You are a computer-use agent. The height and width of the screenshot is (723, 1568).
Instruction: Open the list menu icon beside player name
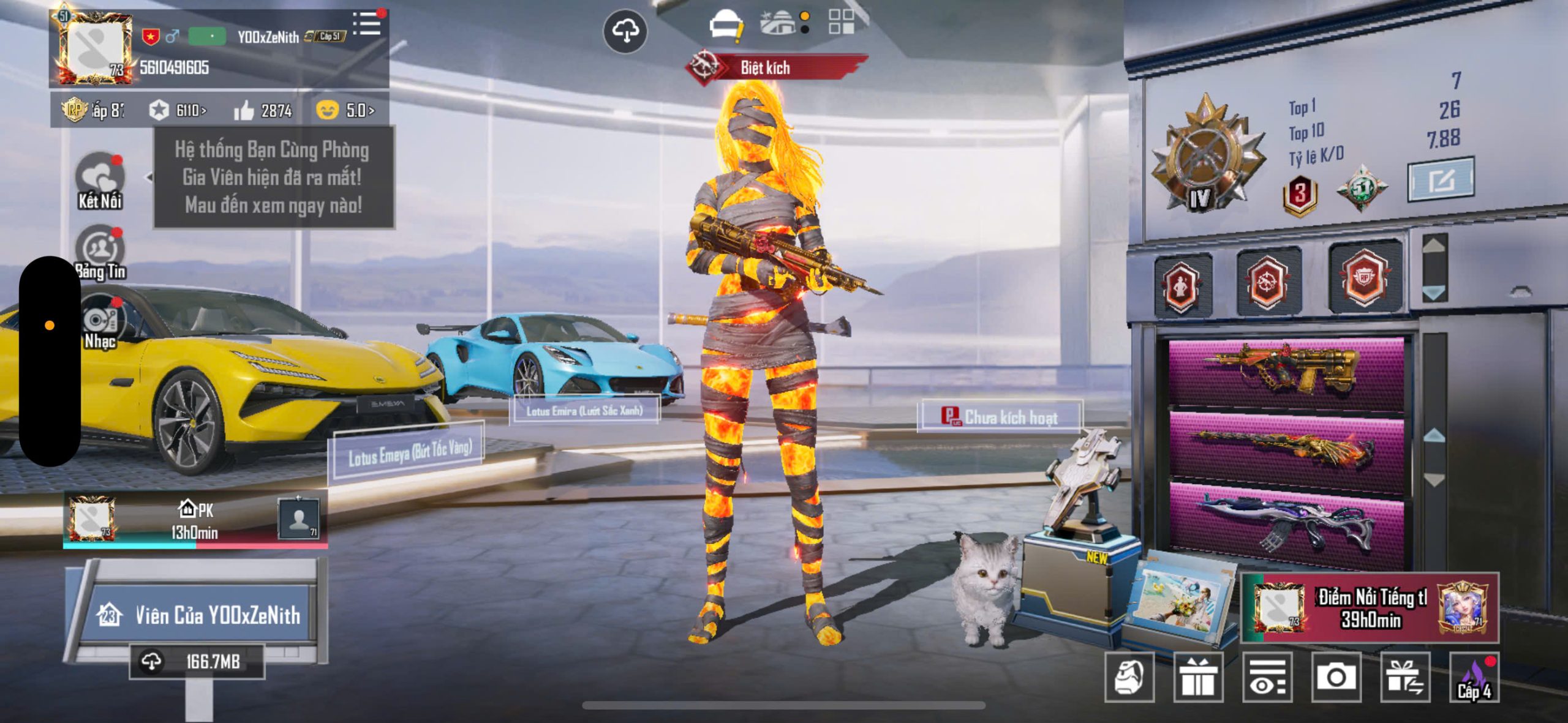pyautogui.click(x=367, y=24)
